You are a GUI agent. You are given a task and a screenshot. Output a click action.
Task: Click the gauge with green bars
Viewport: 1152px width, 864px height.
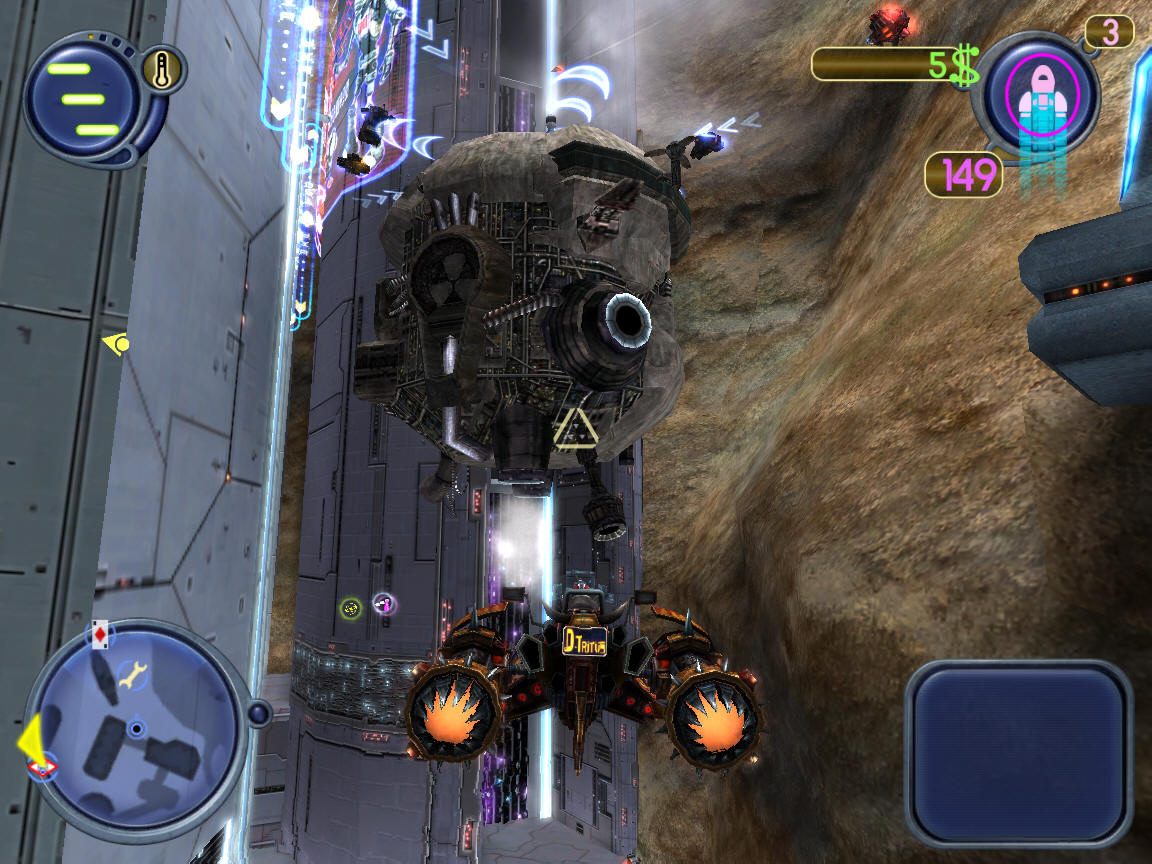(83, 99)
